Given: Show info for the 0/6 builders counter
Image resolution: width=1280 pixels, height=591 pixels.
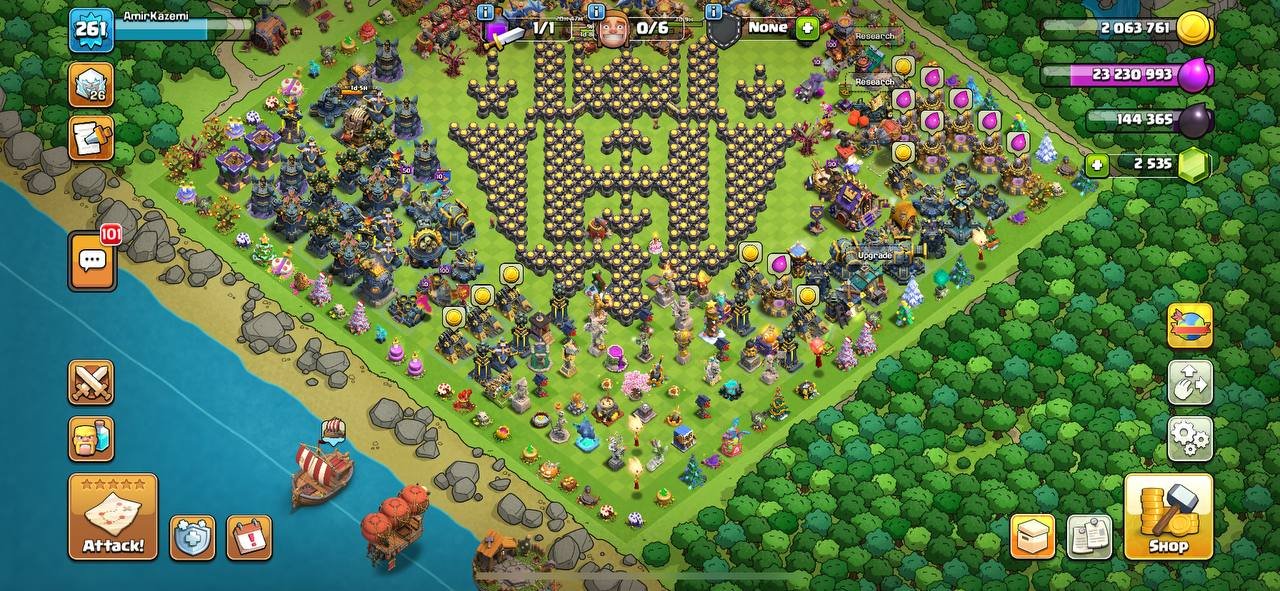Looking at the screenshot, I should pyautogui.click(x=596, y=12).
